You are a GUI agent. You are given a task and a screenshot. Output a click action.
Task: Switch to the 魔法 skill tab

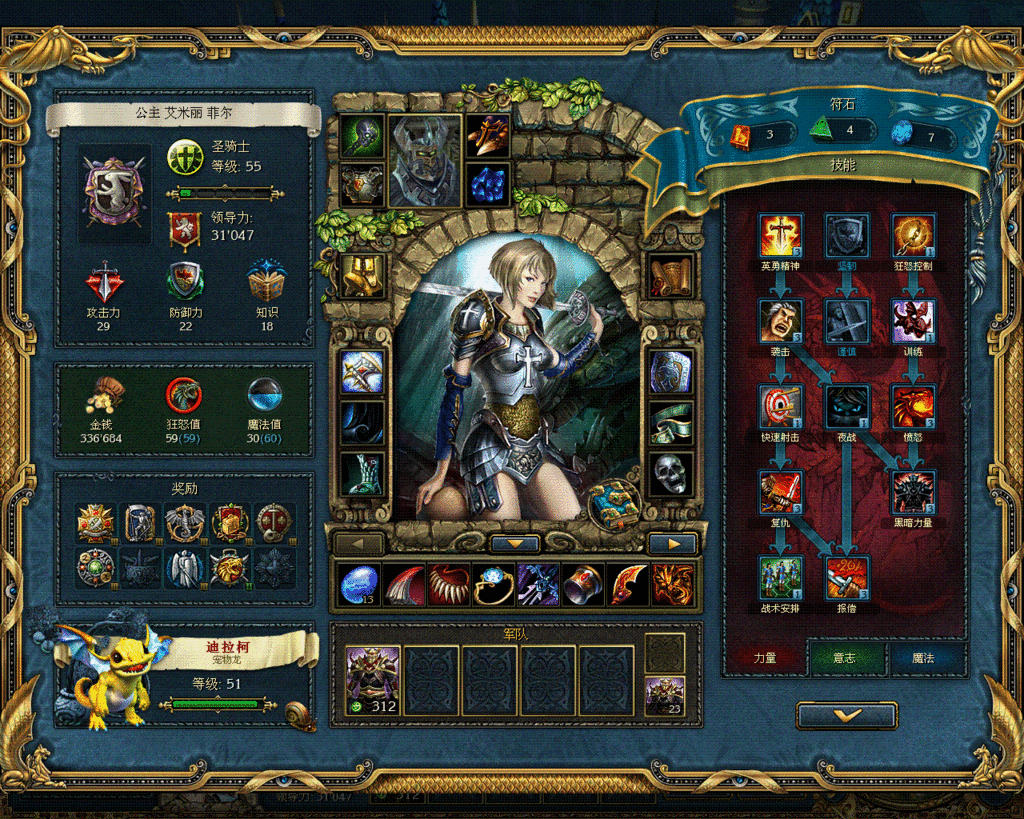tap(924, 659)
